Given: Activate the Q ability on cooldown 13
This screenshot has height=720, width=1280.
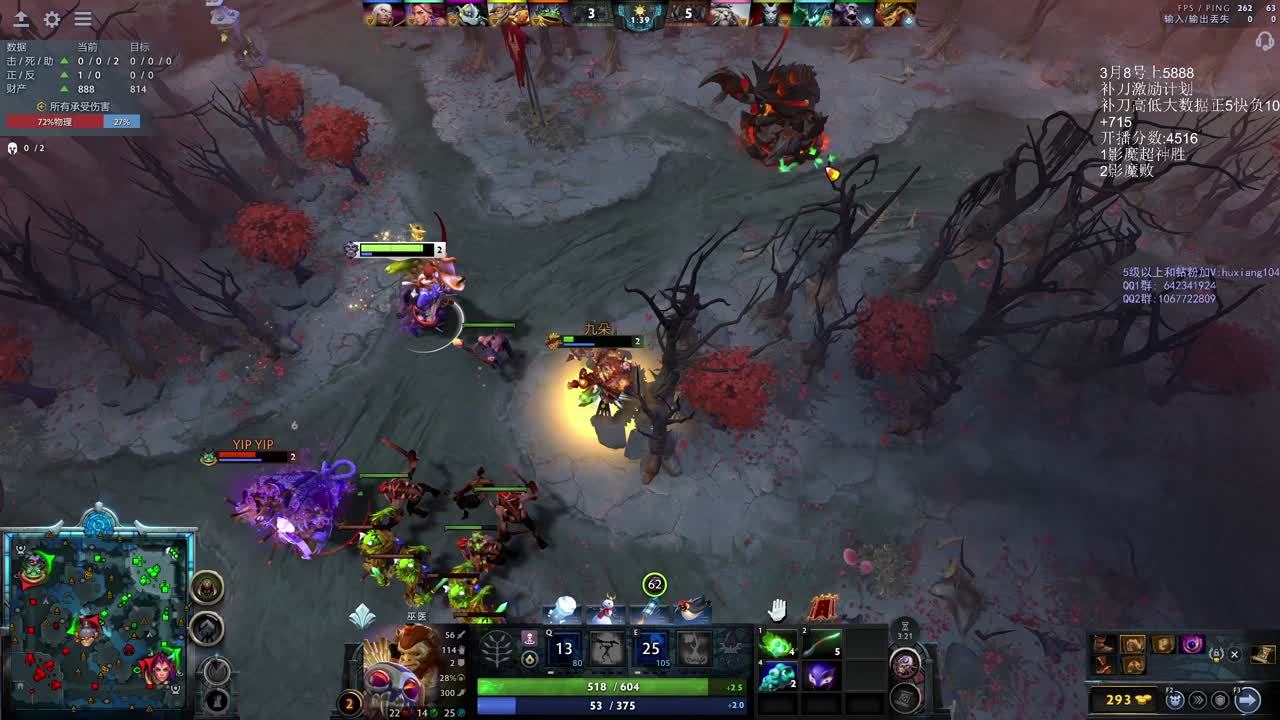Looking at the screenshot, I should (x=564, y=648).
